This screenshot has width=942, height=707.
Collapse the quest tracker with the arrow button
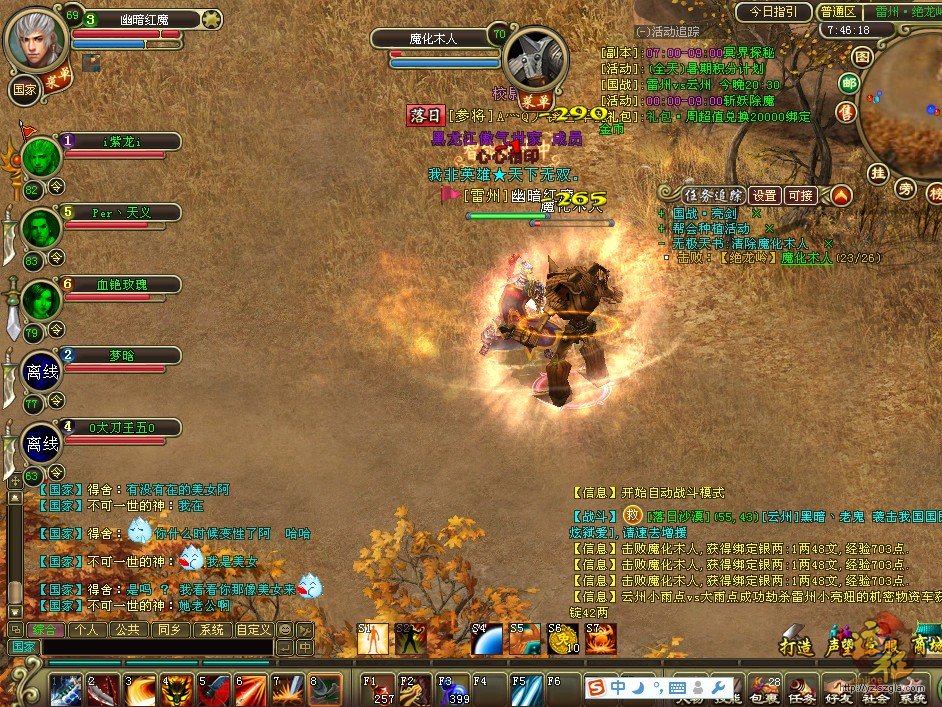[x=841, y=195]
